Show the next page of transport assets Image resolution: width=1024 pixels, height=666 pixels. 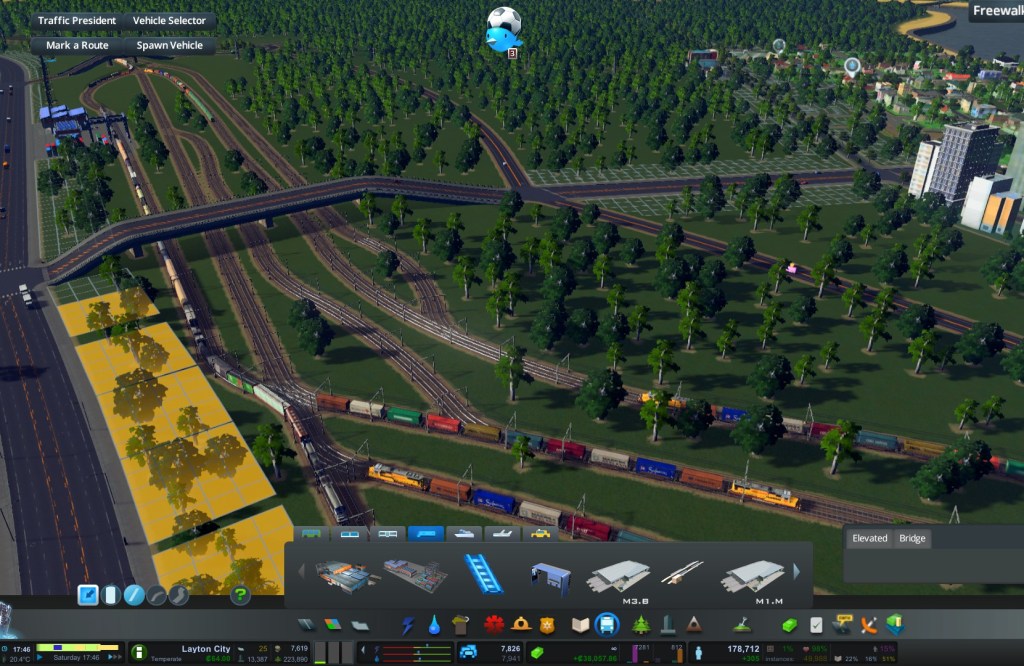tap(797, 572)
